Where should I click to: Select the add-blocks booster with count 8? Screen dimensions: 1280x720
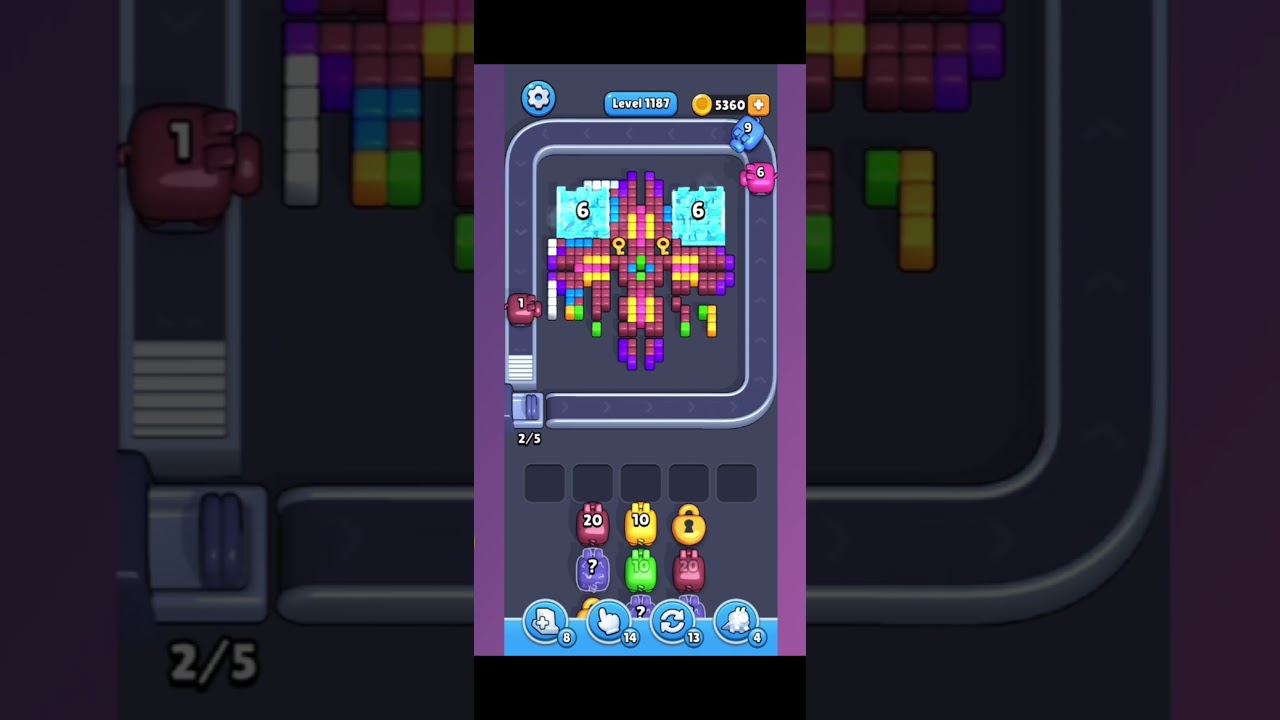tap(546, 622)
